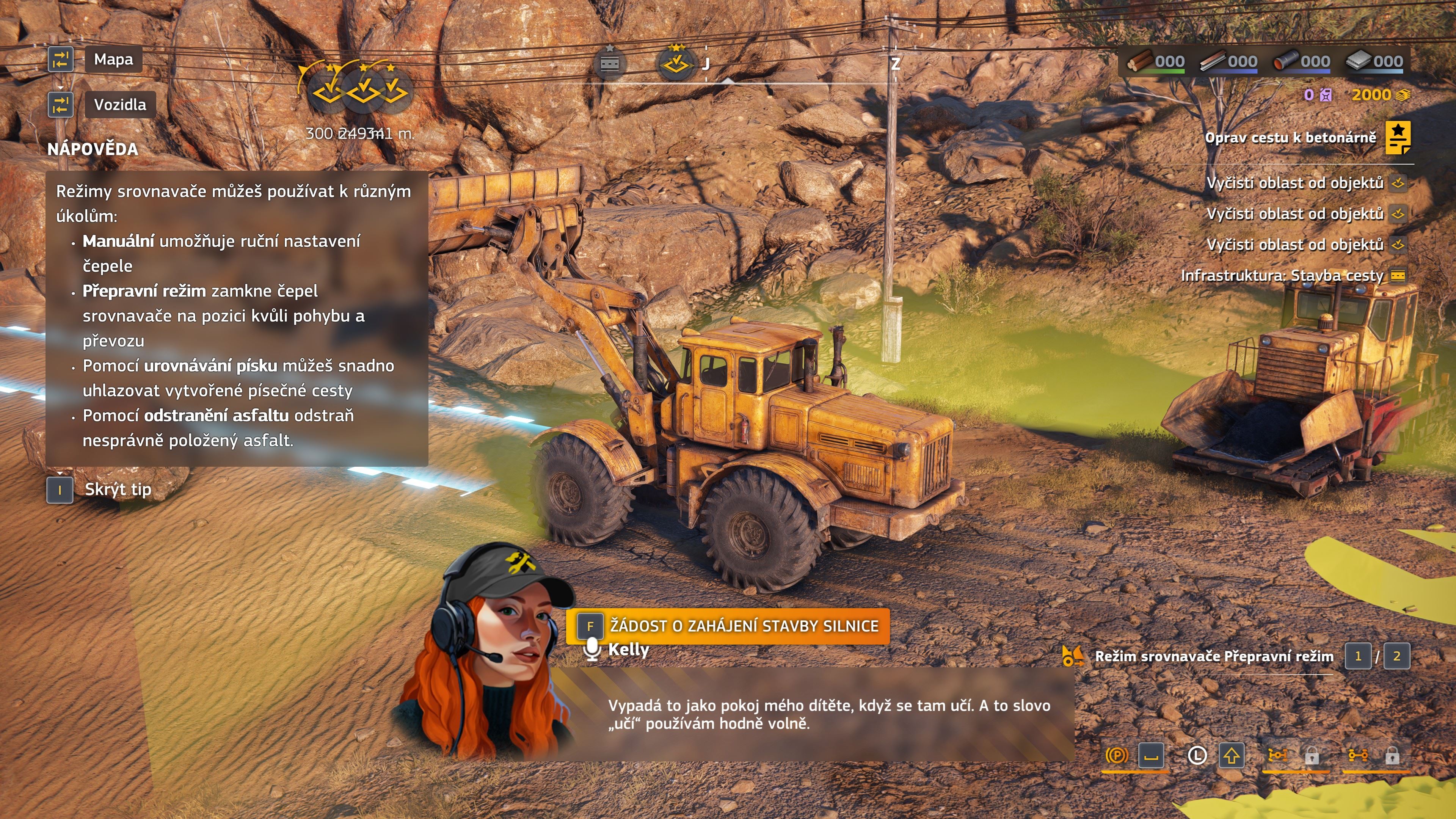Image resolution: width=1456 pixels, height=819 pixels.
Task: Switch the low gear L indicator
Action: (1197, 756)
